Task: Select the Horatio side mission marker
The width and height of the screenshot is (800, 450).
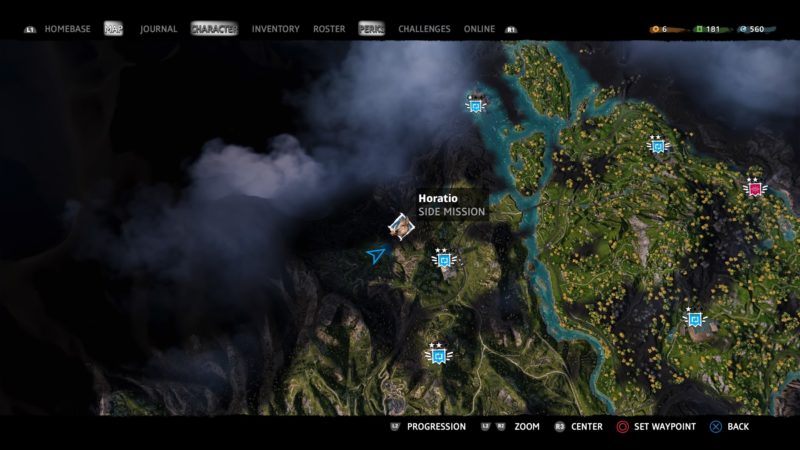Action: pos(401,226)
